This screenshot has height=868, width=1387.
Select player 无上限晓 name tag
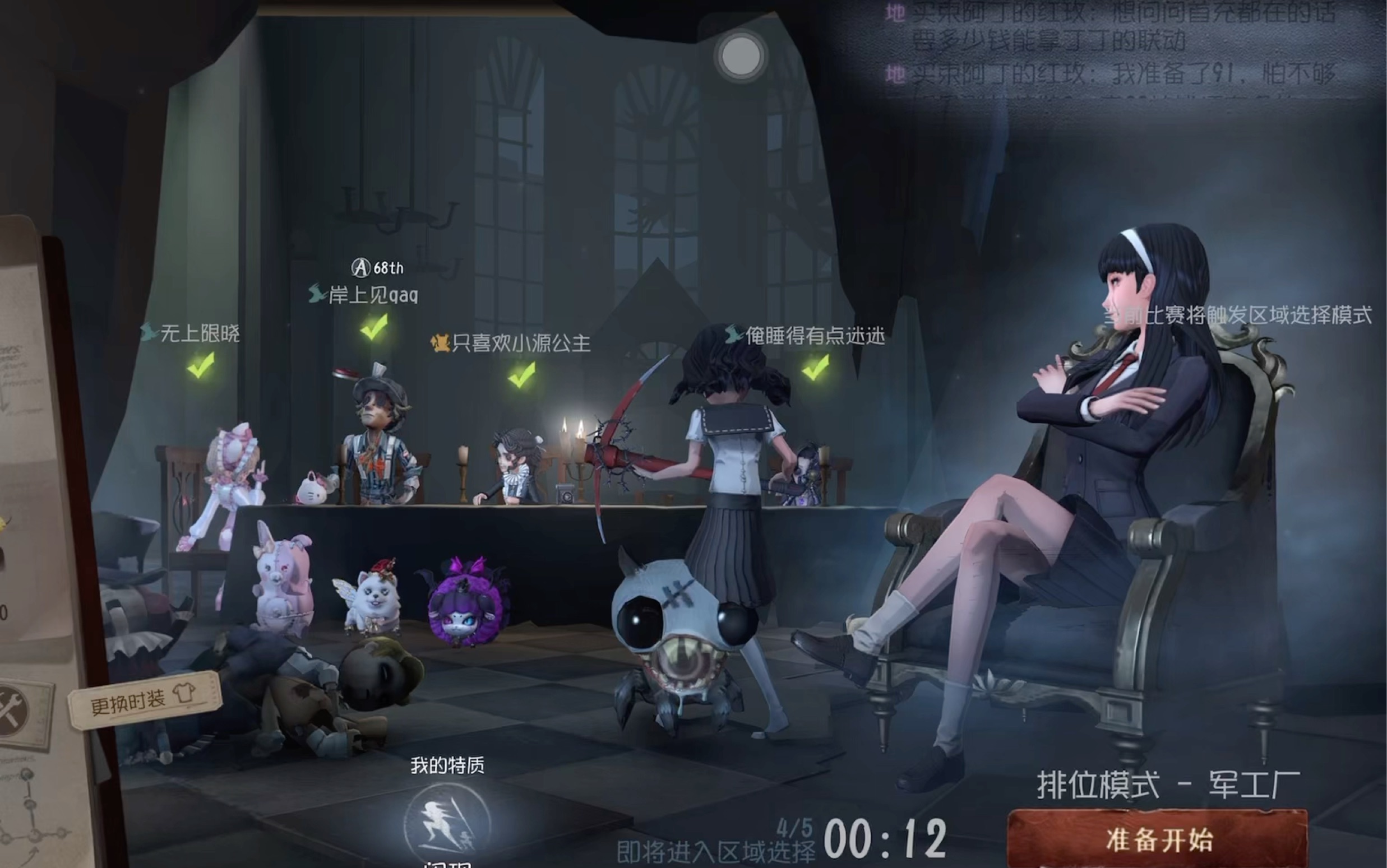(x=199, y=333)
